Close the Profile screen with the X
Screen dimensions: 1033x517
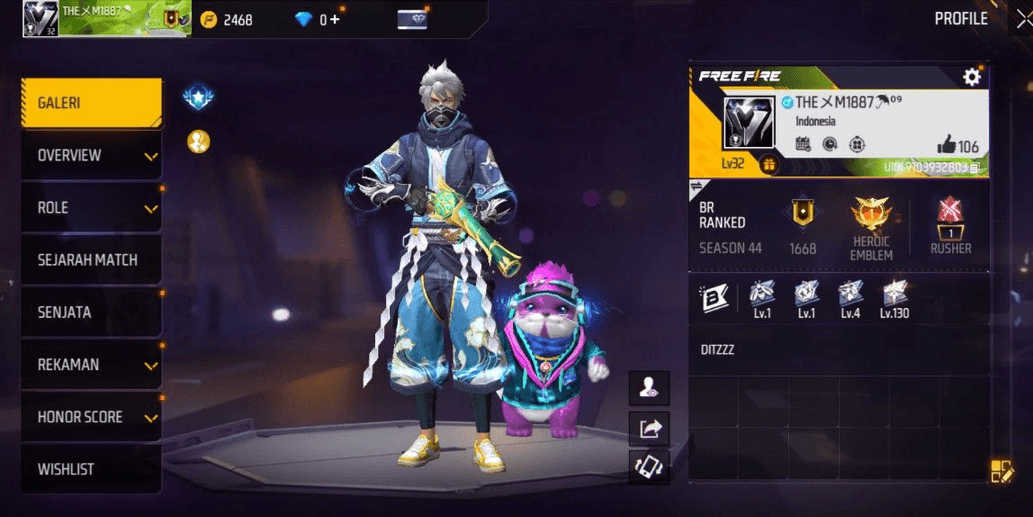(x=1022, y=18)
